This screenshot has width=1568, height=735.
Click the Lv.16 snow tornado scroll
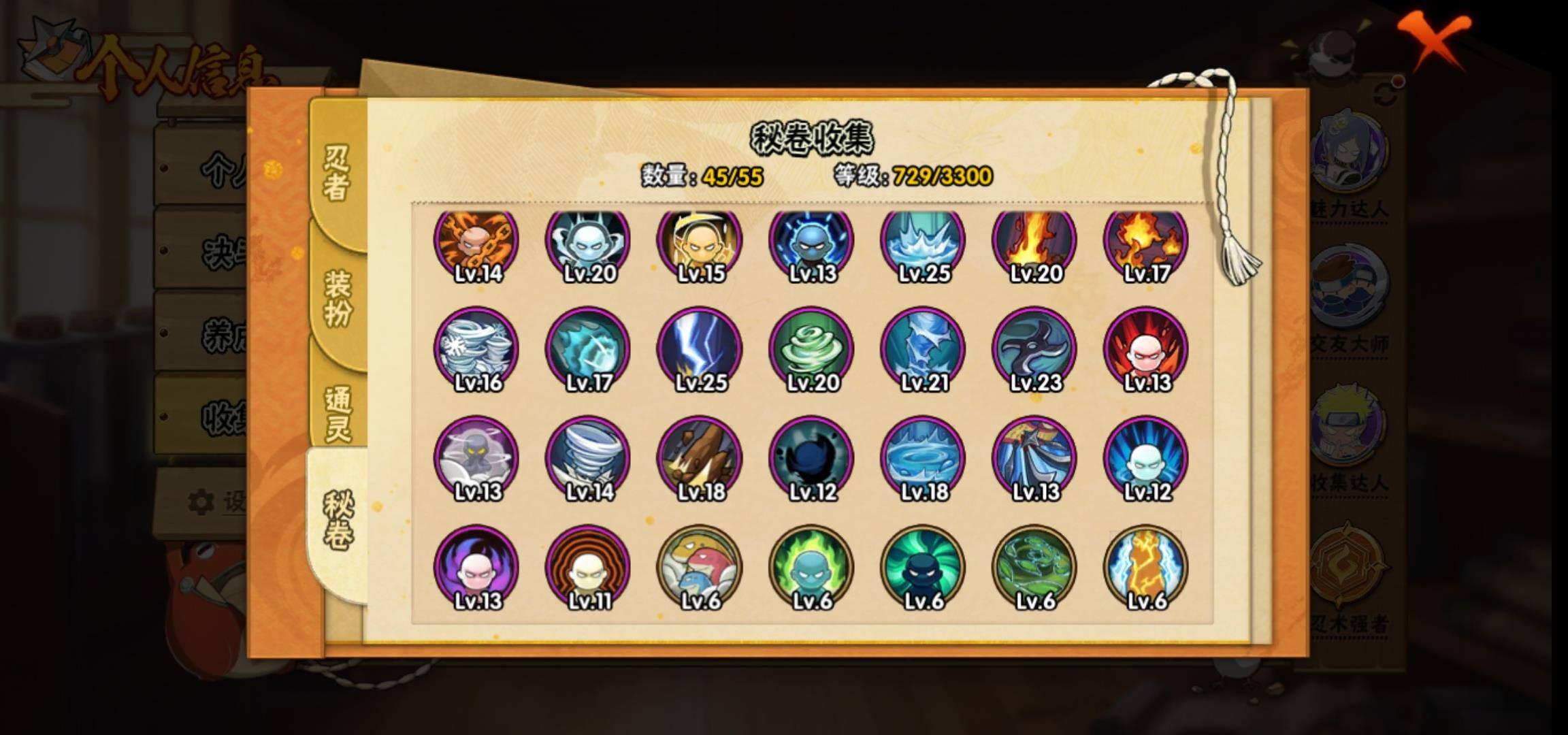(477, 349)
